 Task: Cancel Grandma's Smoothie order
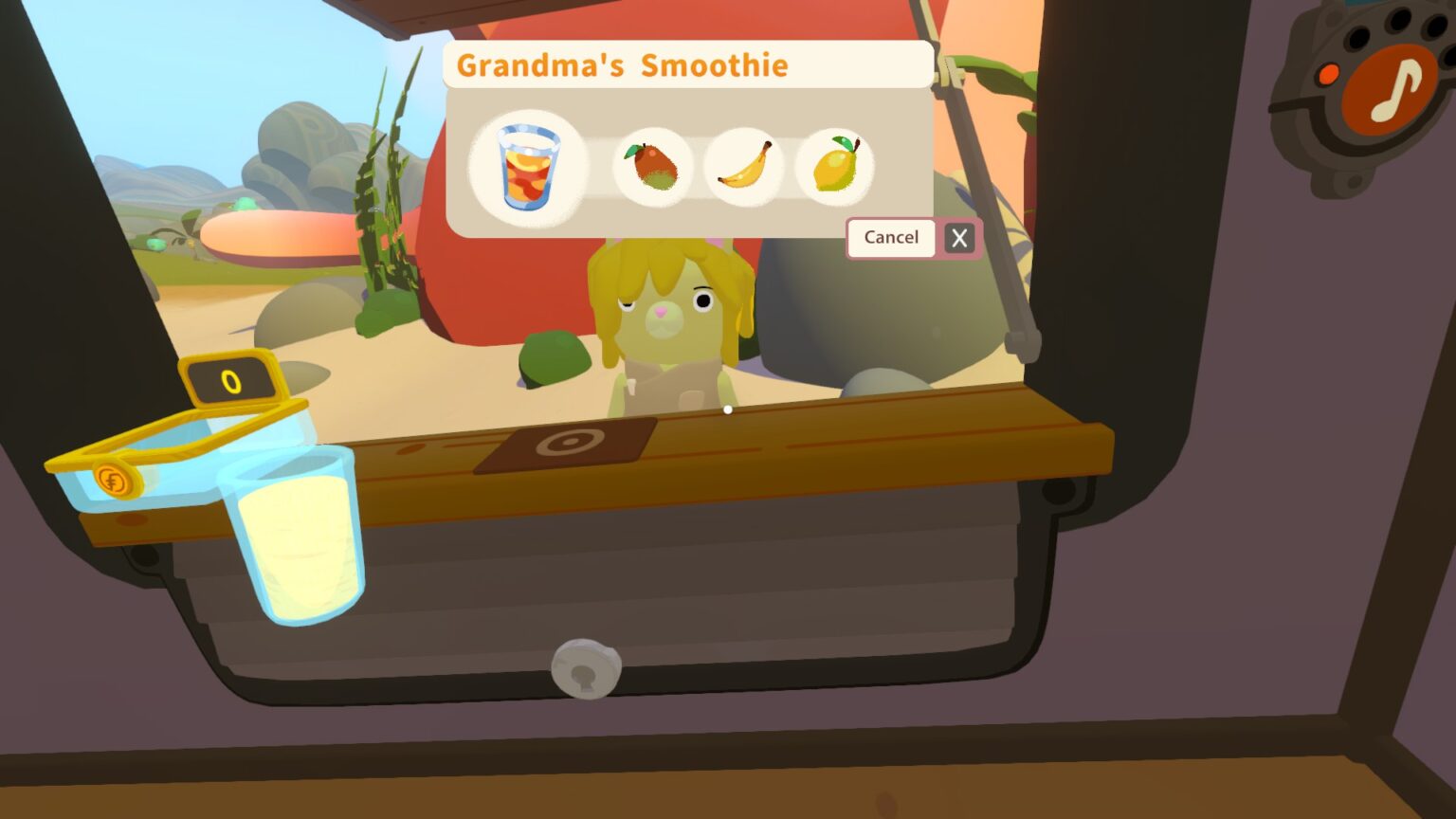pyautogui.click(x=890, y=238)
